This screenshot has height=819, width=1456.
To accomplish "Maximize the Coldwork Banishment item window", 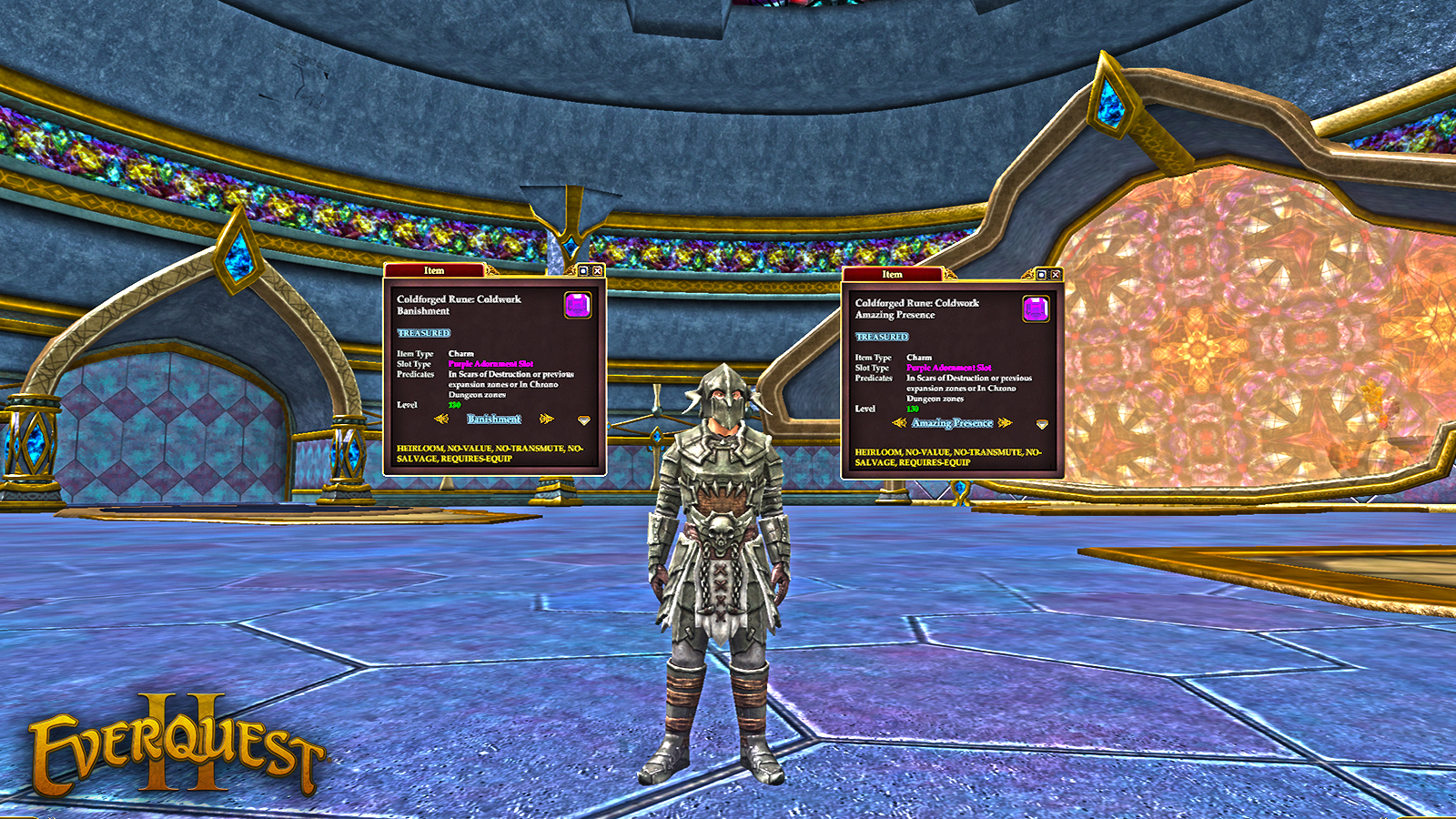I will coord(583,270).
